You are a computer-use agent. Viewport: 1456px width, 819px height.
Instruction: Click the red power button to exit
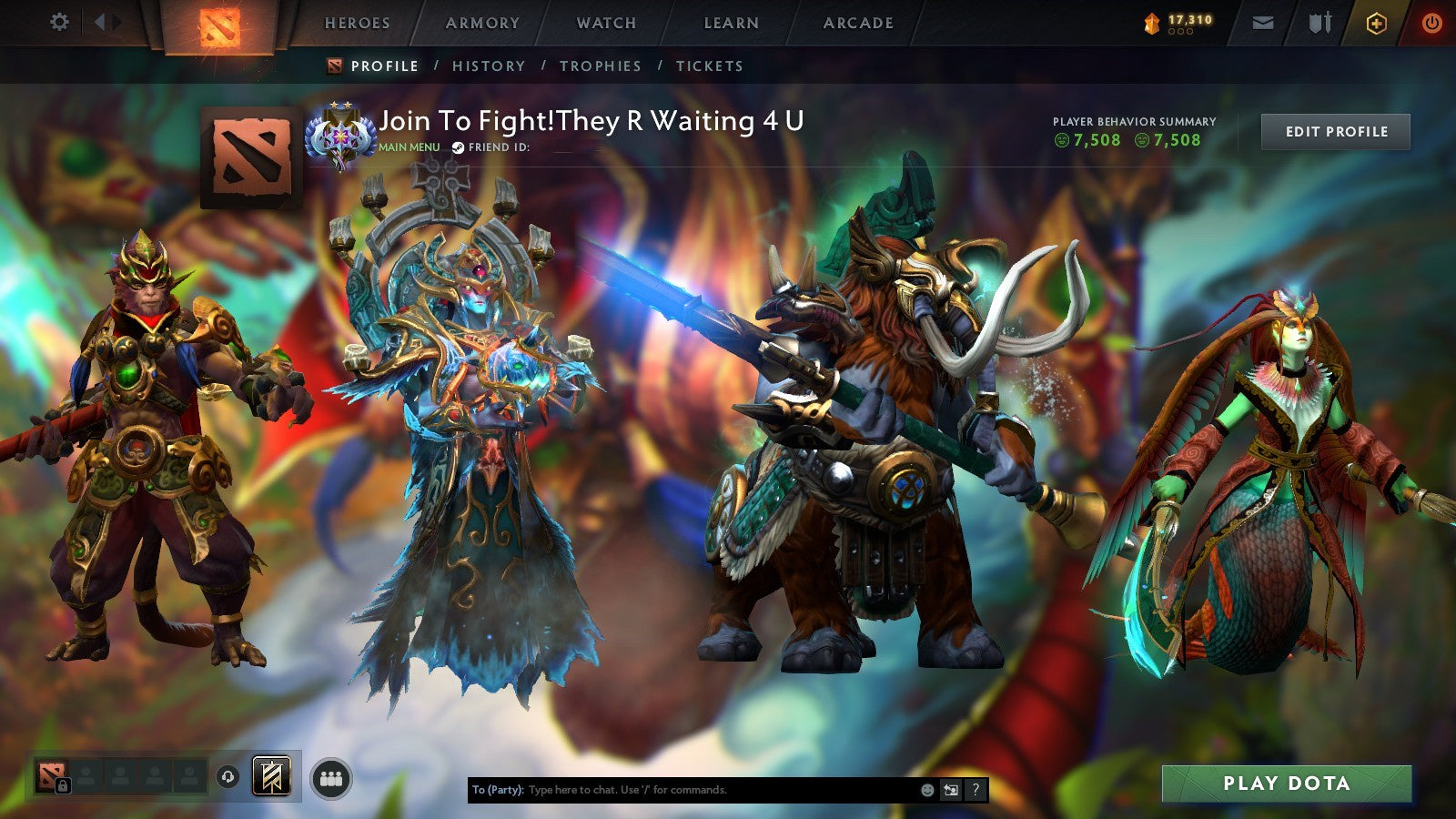1432,23
